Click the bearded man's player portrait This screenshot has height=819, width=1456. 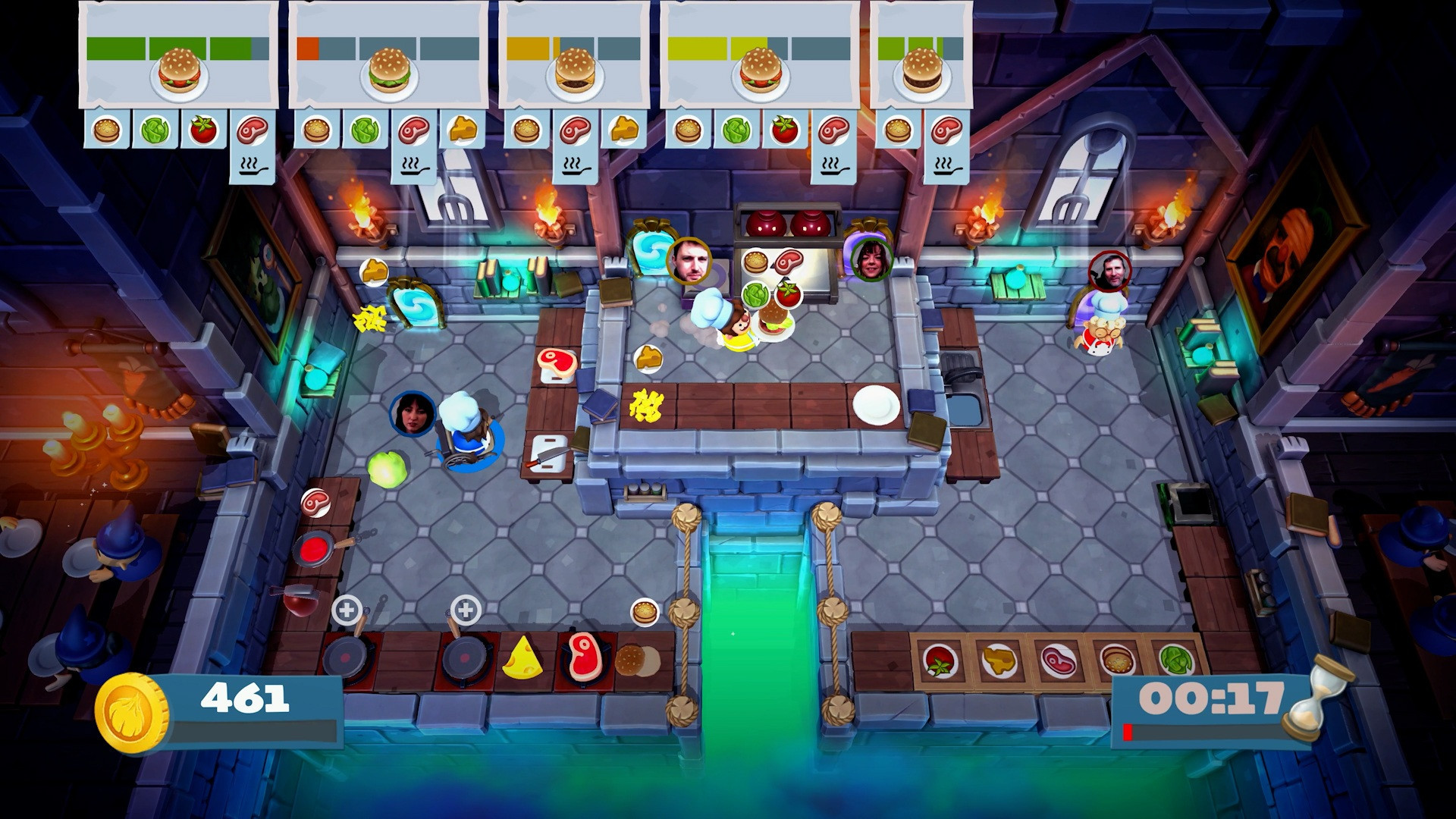687,259
